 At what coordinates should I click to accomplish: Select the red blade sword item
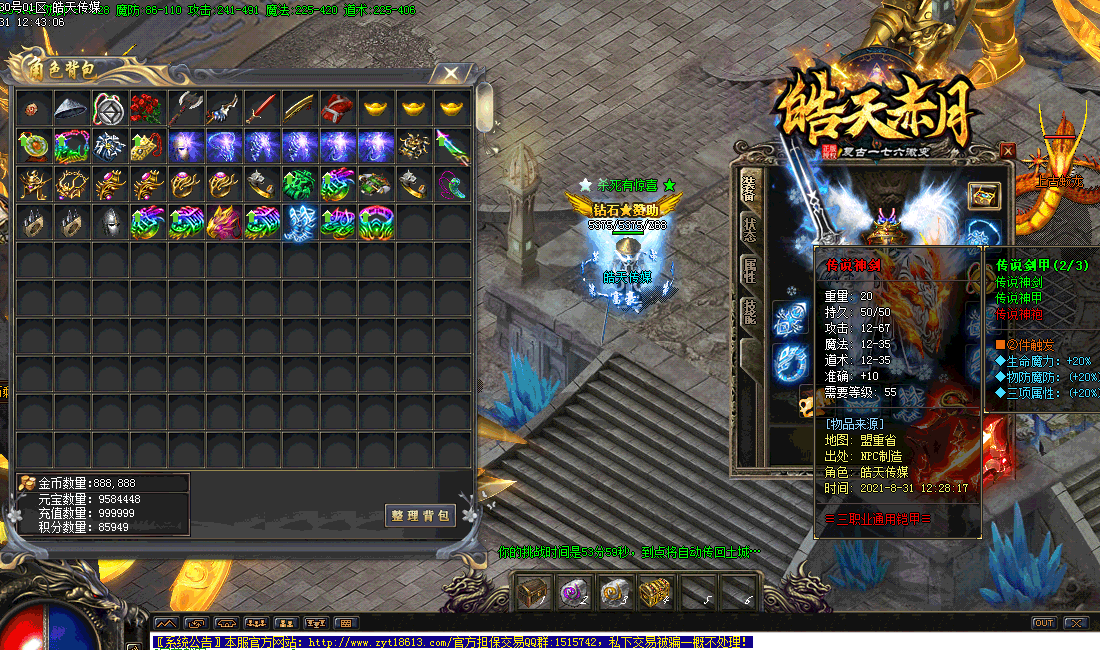260,107
